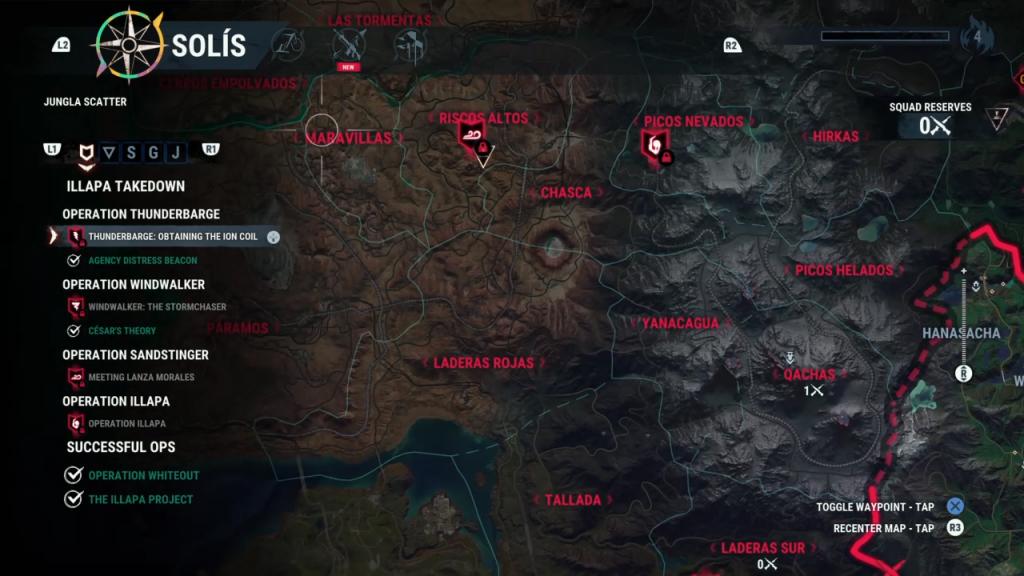Select the Agency Distress Beacon entry

(142, 261)
